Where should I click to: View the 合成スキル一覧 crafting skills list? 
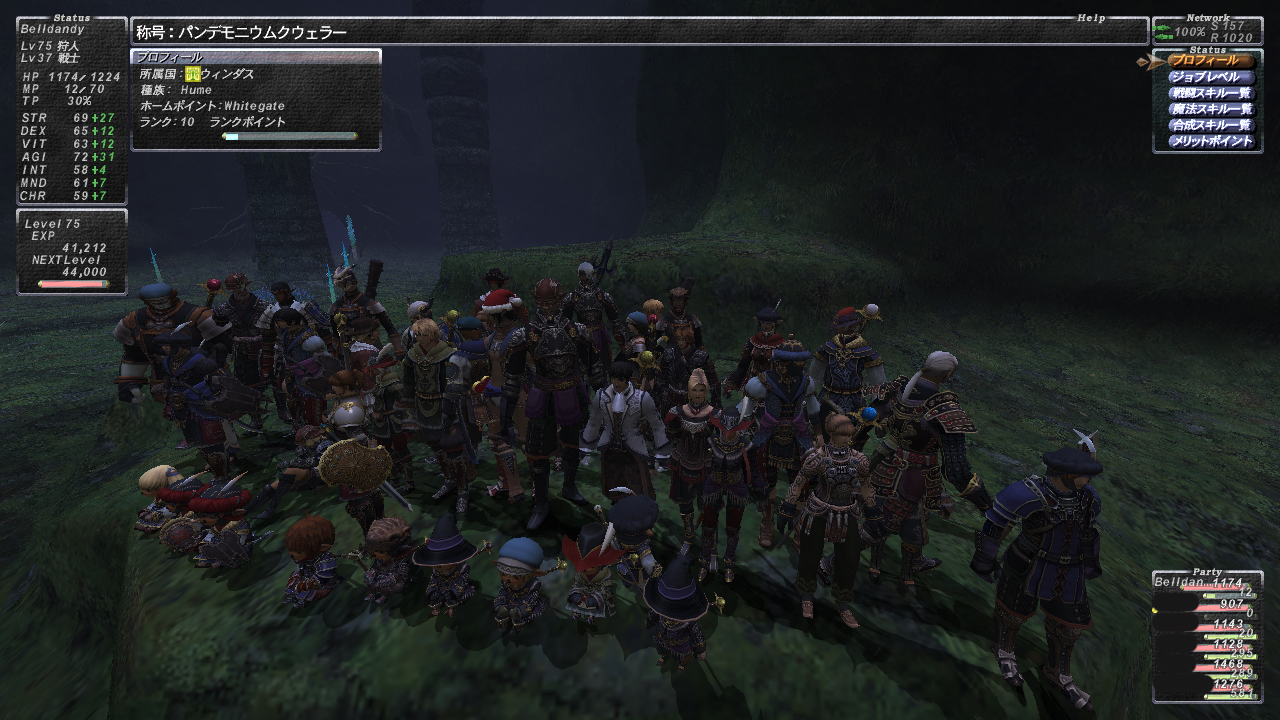(1210, 125)
